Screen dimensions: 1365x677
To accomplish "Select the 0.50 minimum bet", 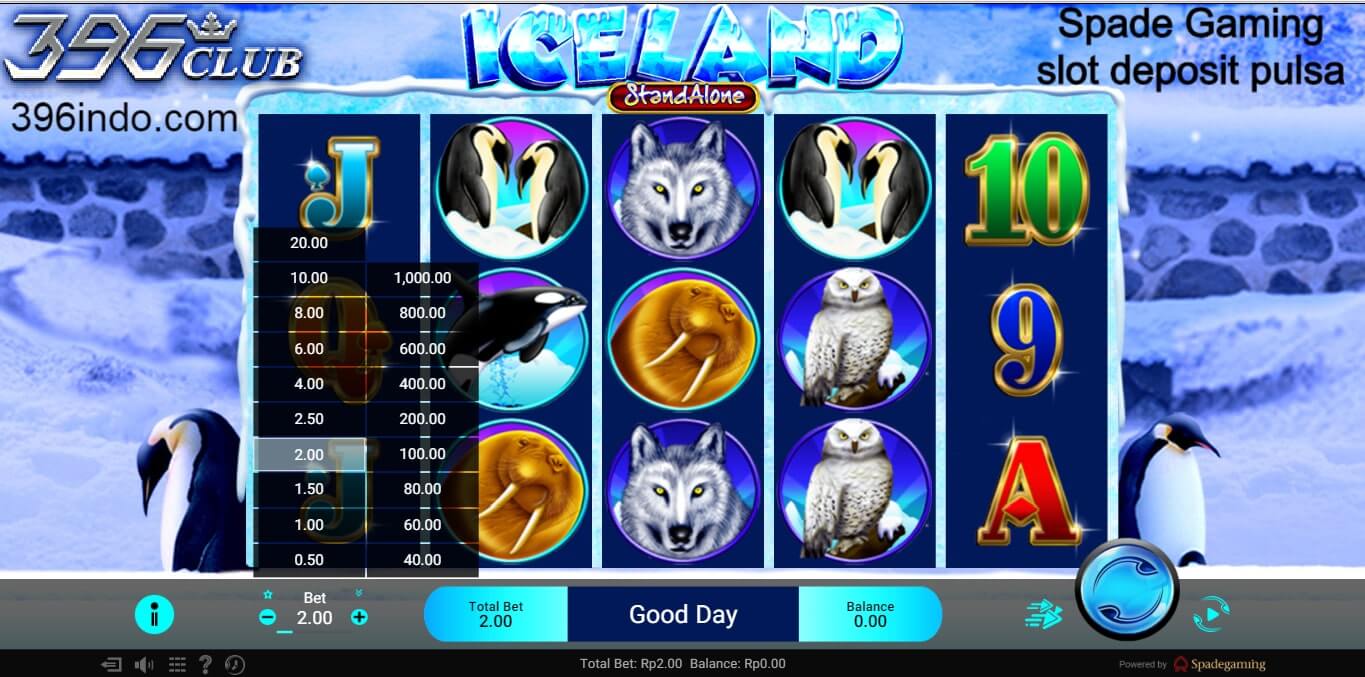I will [309, 560].
